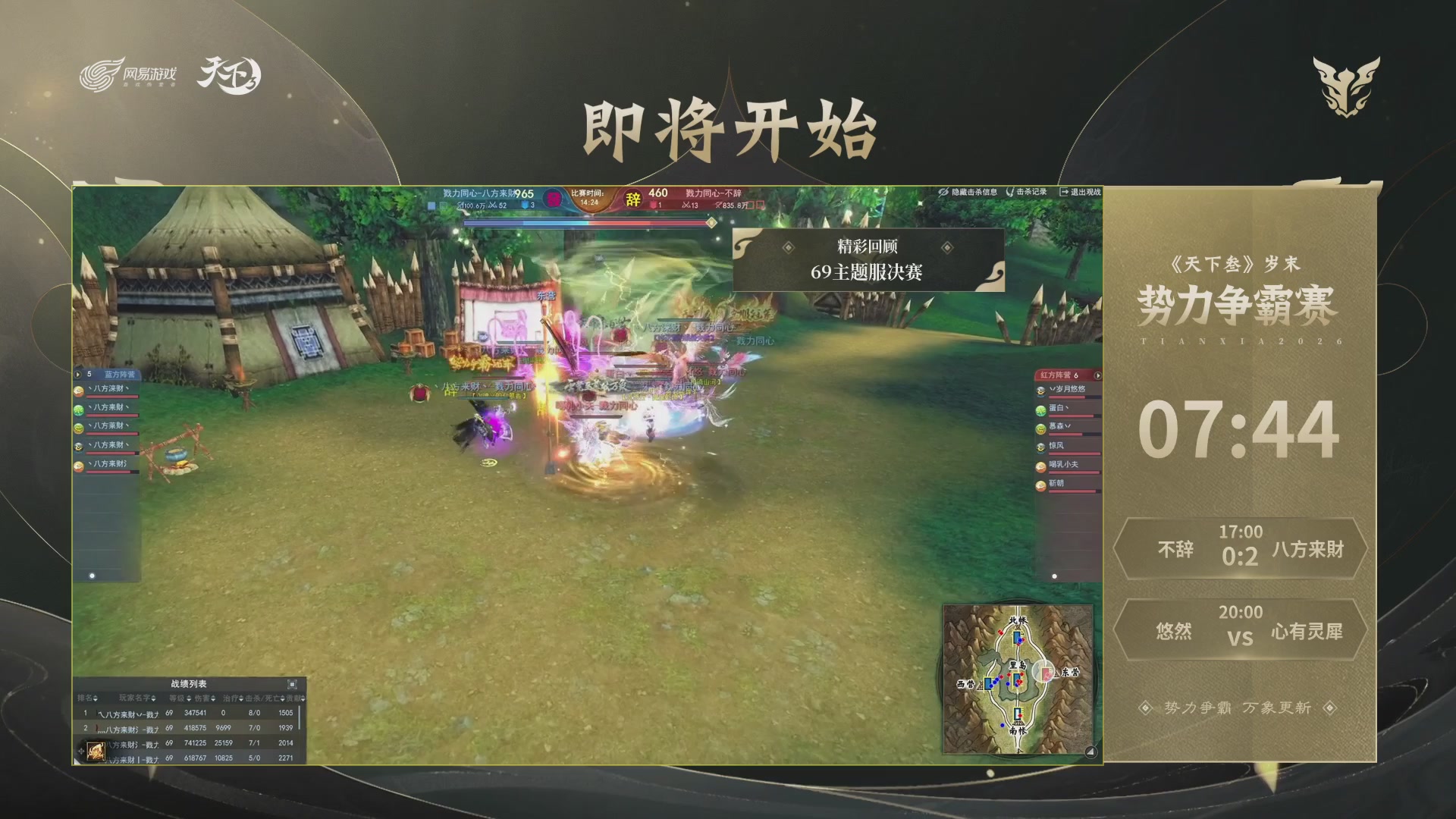This screenshot has width=1456, height=819.
Task: Click the 击杀记录 kill record icon
Action: [1010, 193]
